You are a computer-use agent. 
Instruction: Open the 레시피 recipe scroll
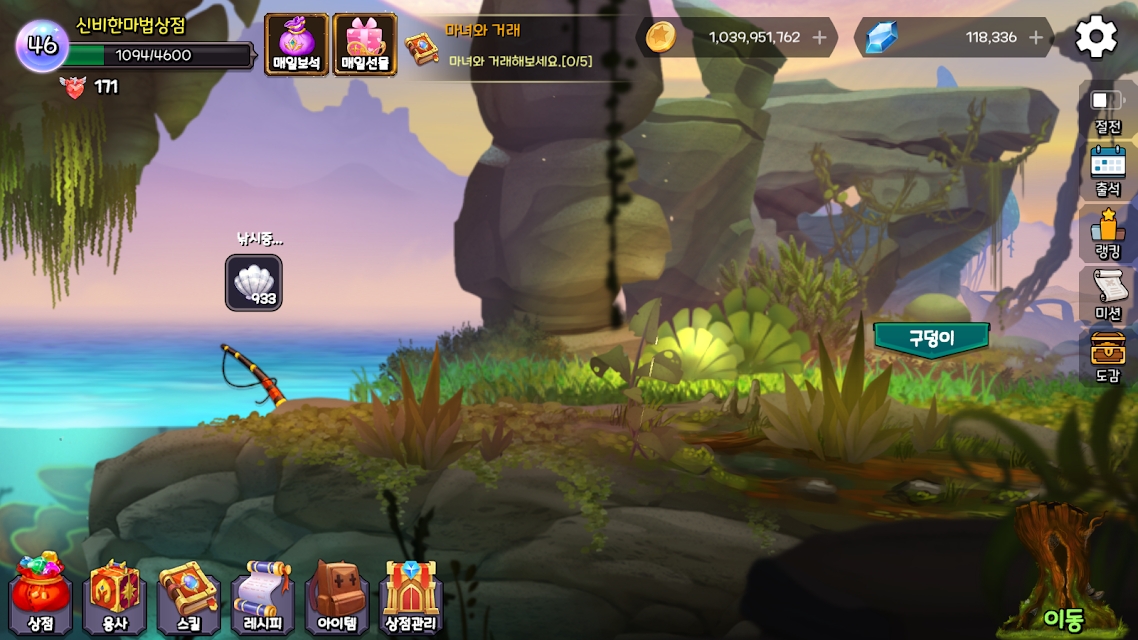pyautogui.click(x=263, y=596)
